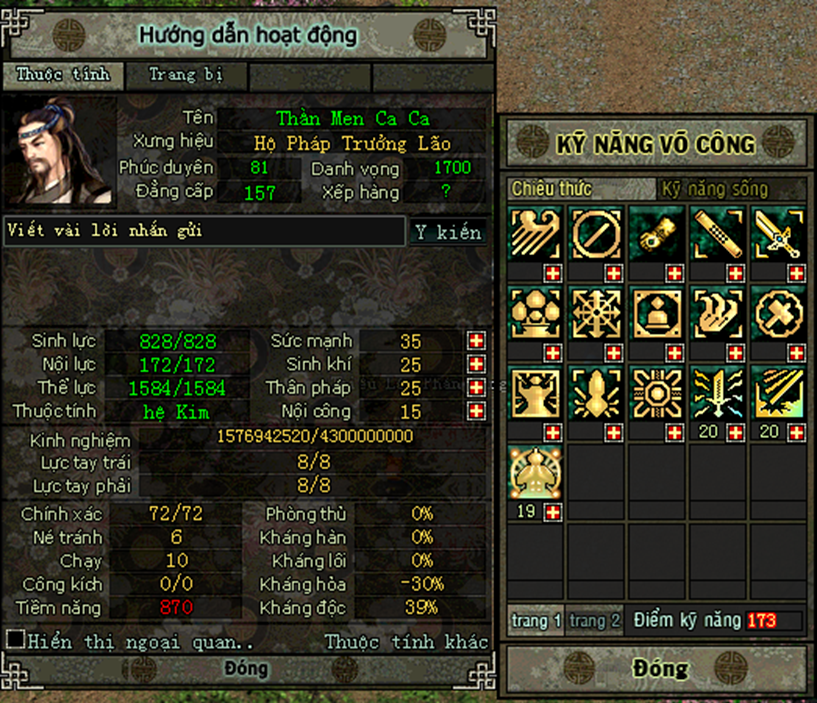
Task: Click the character portrait
Action: tap(59, 155)
